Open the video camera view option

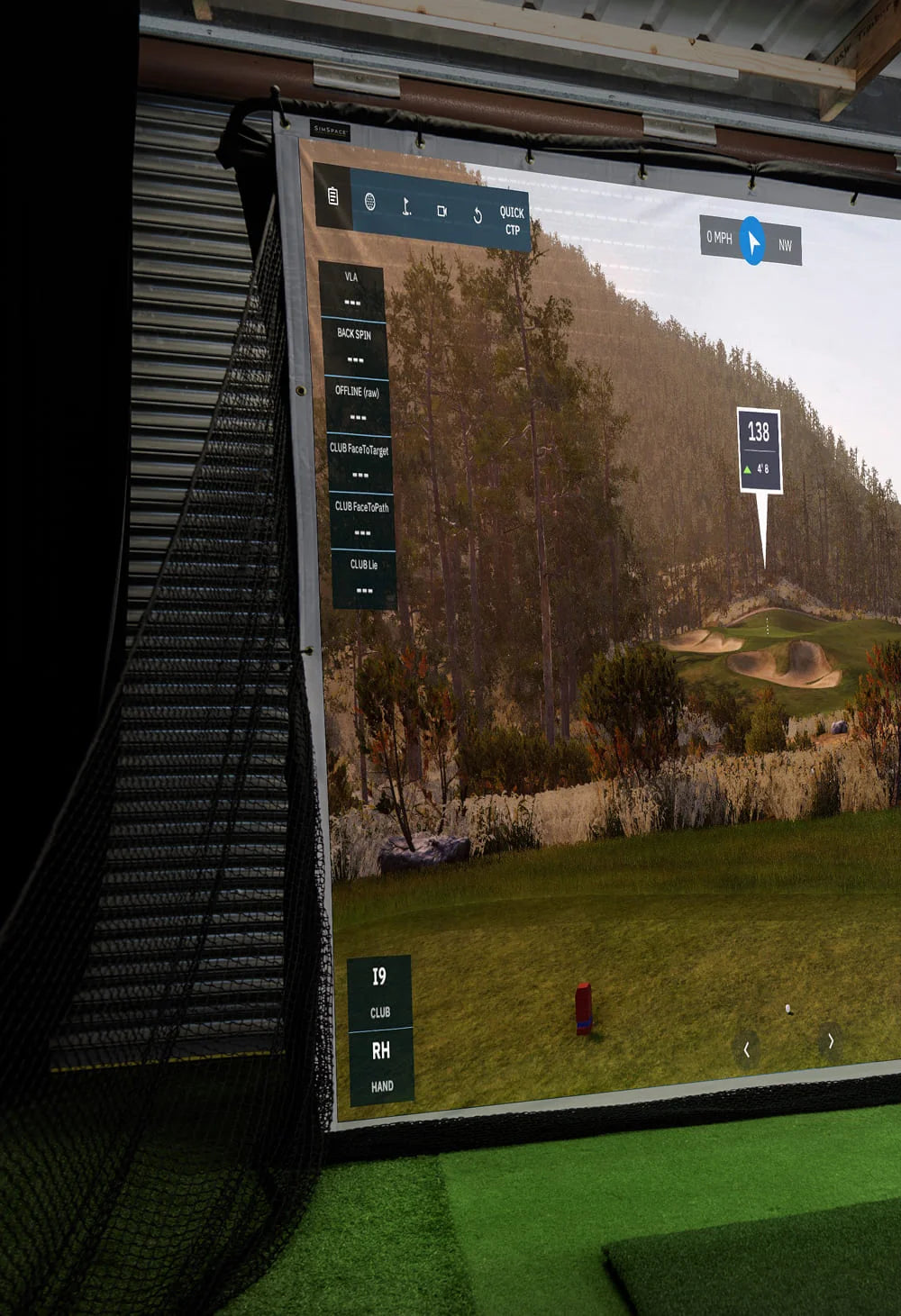click(x=441, y=211)
